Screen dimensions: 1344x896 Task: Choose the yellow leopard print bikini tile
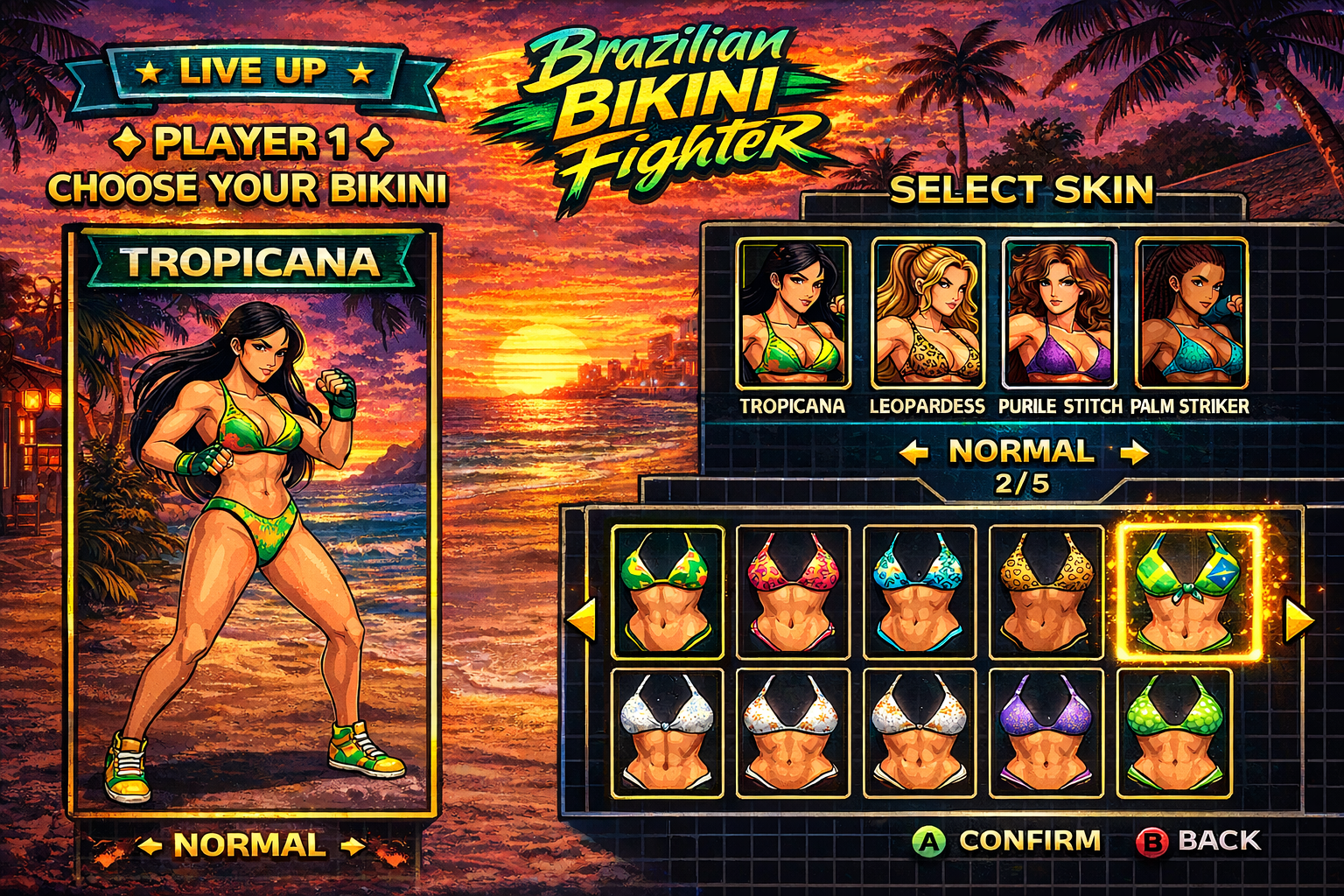1046,591
